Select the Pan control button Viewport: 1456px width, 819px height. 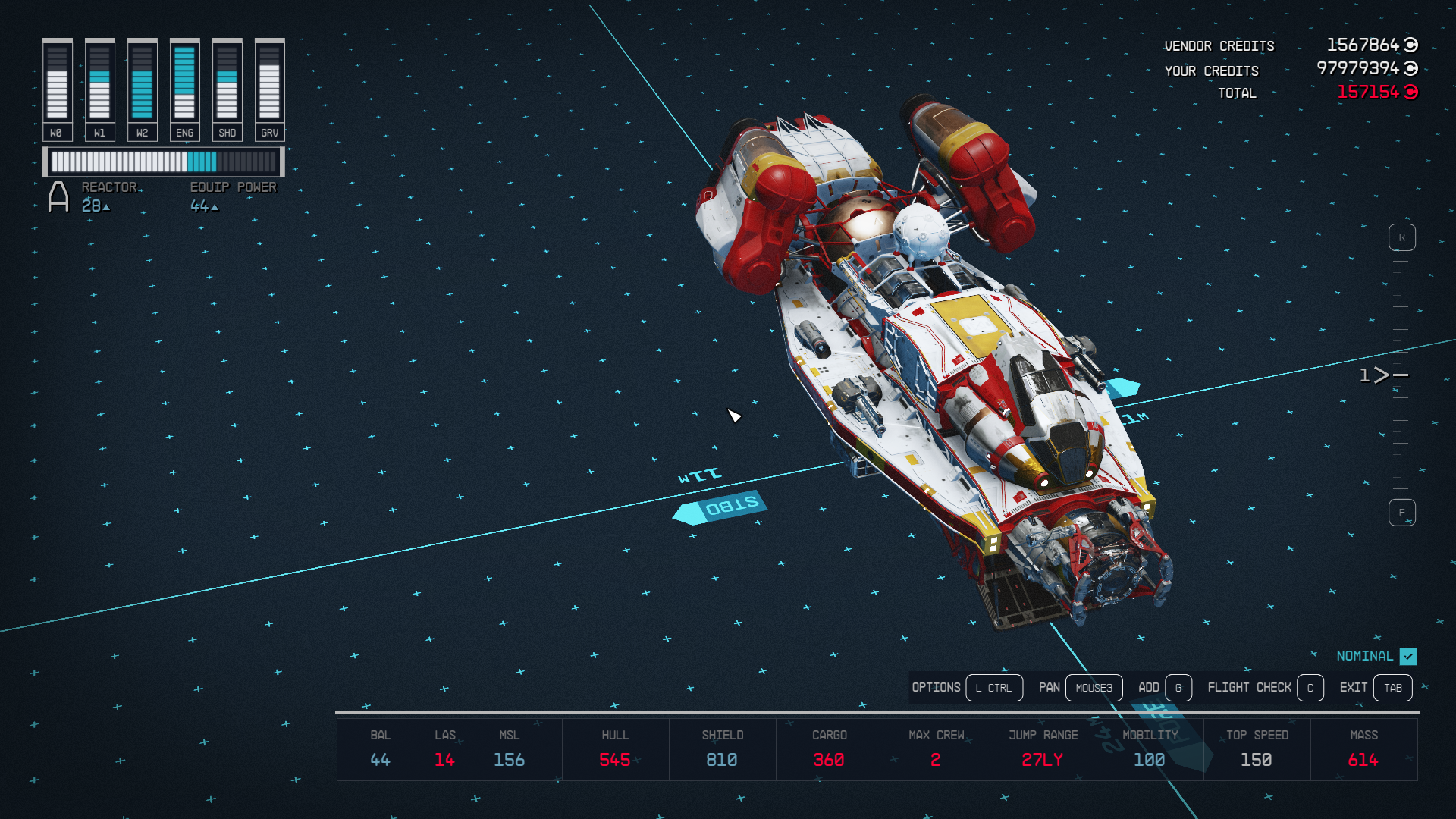[x=1094, y=688]
